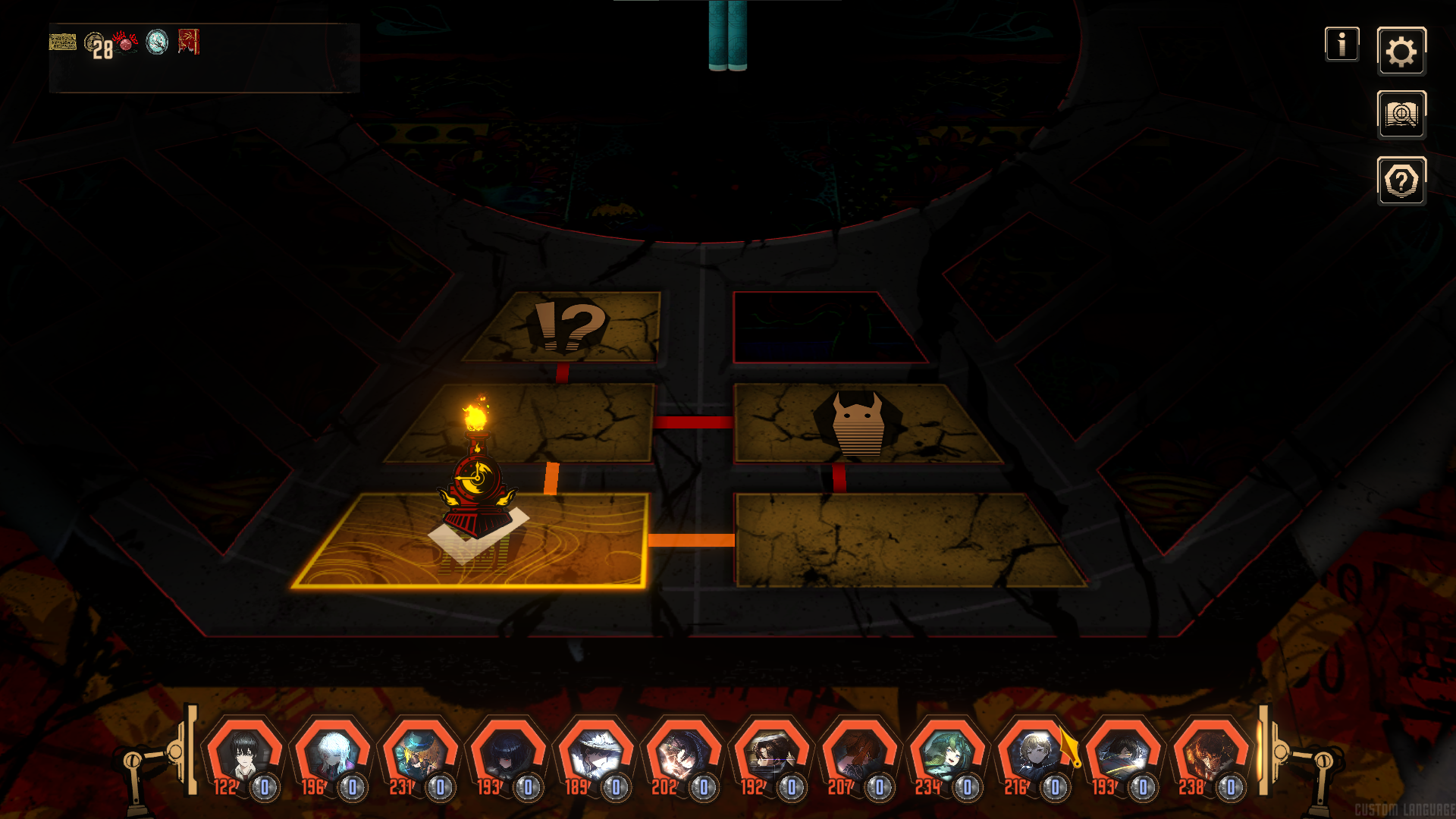Screen dimensions: 1456x819
Task: Click the info "i" button
Action: (1341, 44)
